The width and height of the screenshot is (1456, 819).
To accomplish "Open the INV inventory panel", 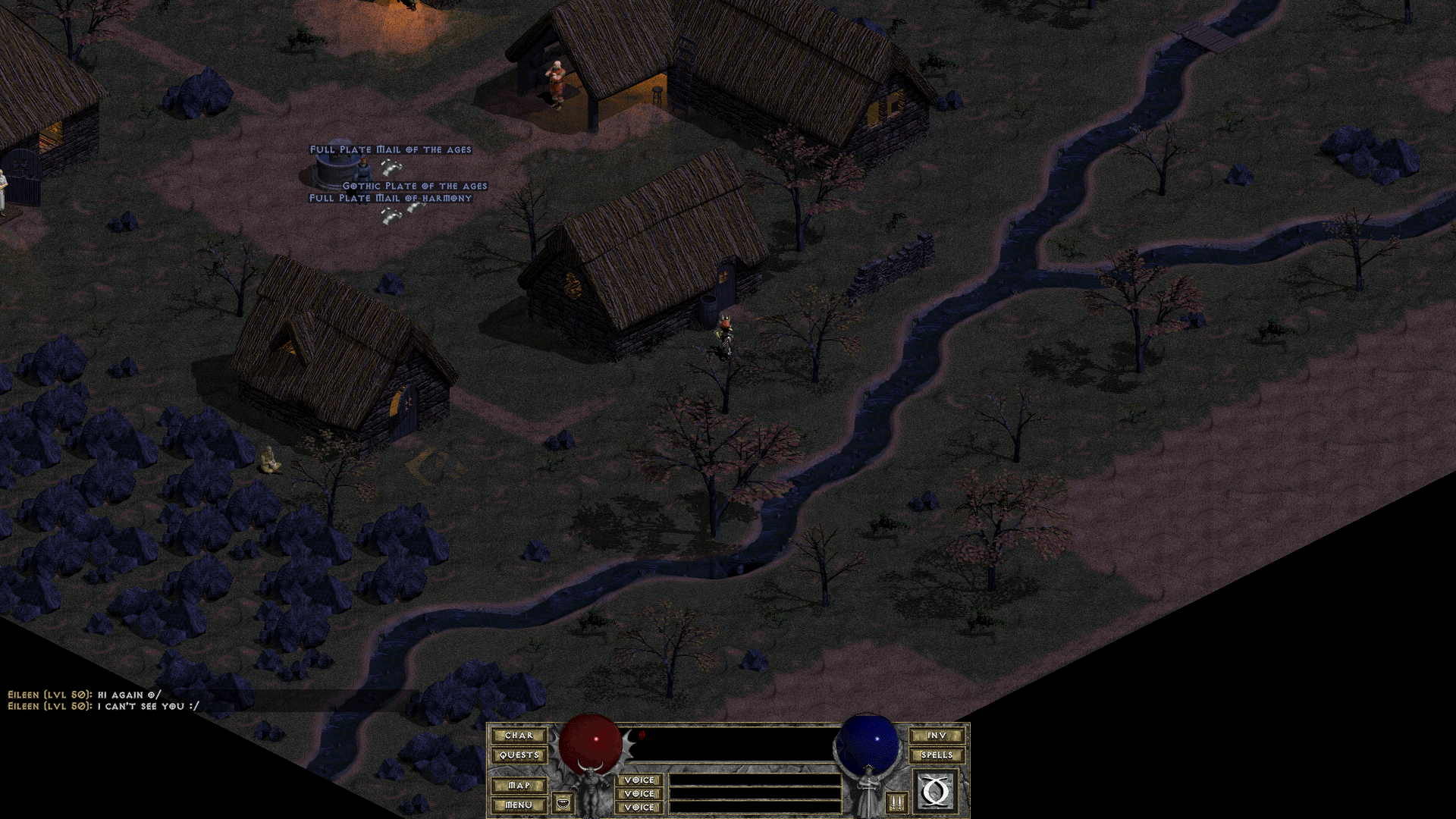I will [937, 736].
